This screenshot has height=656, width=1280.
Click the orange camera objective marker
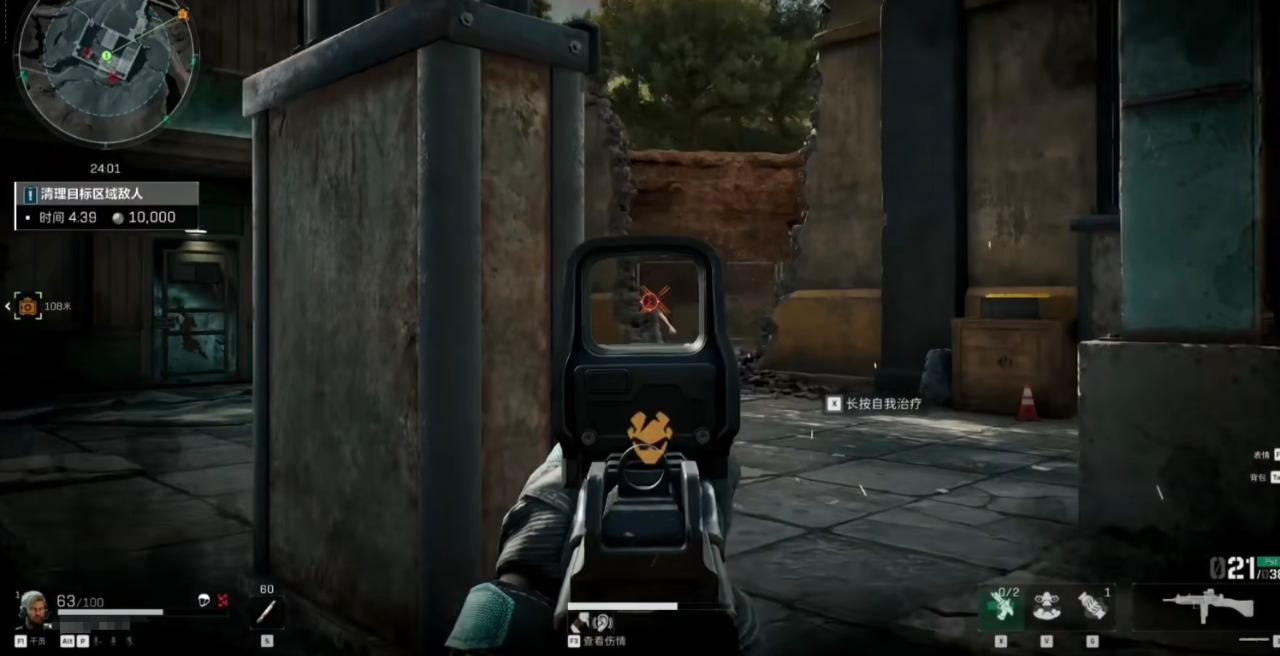(x=28, y=306)
